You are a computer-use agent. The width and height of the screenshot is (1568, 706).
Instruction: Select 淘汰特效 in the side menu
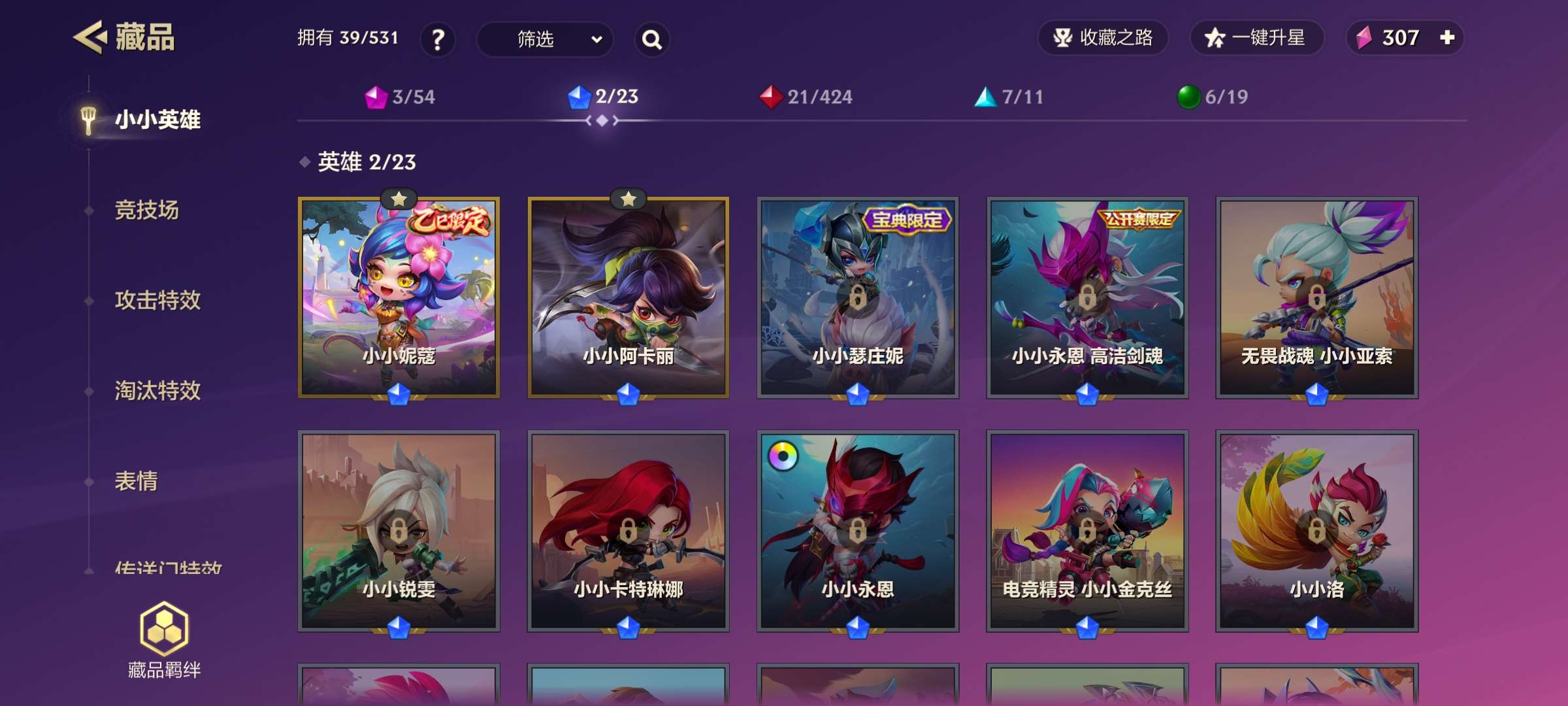point(157,391)
